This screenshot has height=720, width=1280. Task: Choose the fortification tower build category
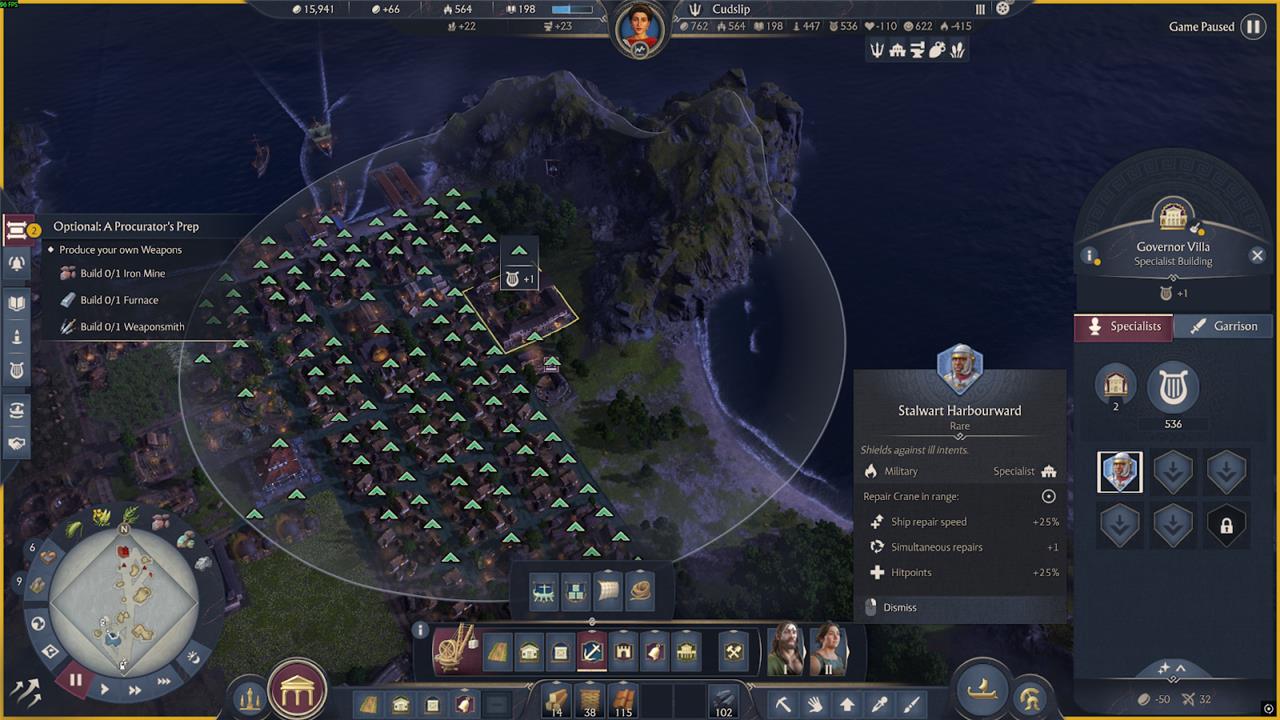pyautogui.click(x=624, y=653)
